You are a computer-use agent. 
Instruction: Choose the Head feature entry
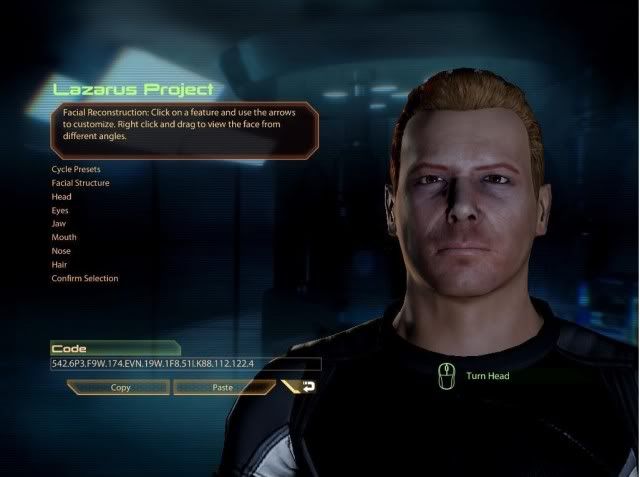coord(63,197)
